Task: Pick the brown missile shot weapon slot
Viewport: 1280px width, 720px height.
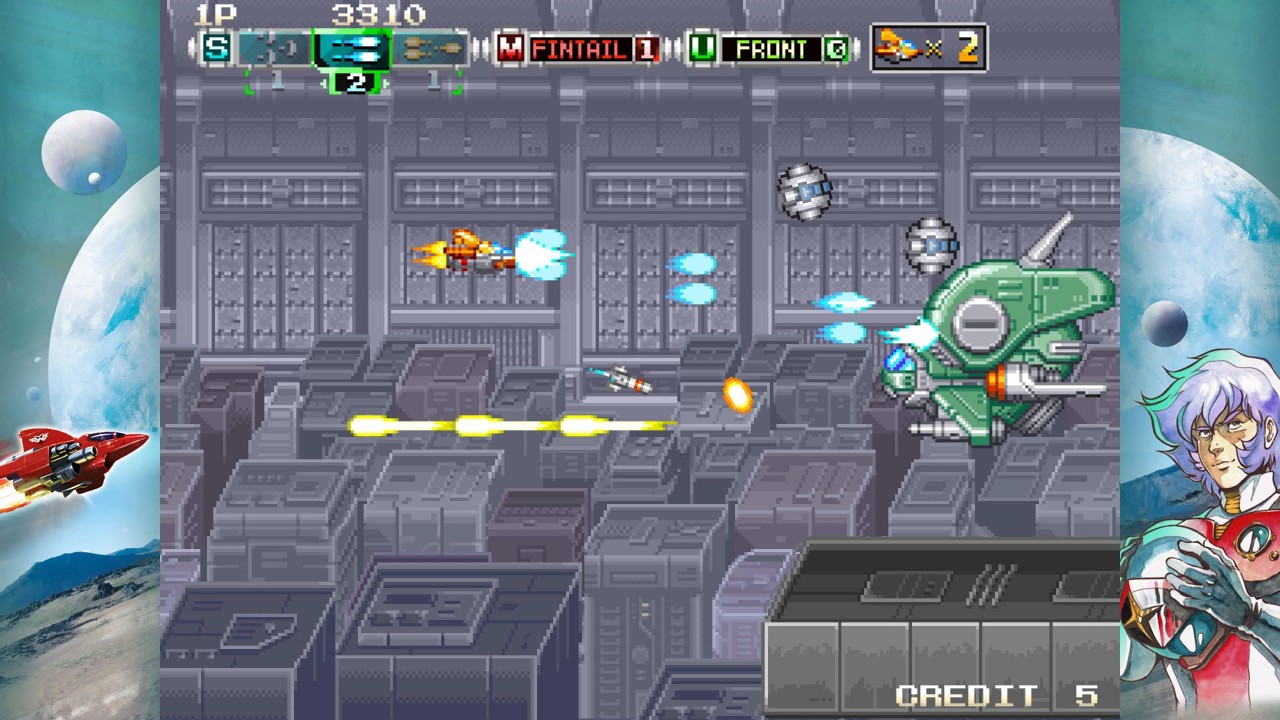Action: 430,48
